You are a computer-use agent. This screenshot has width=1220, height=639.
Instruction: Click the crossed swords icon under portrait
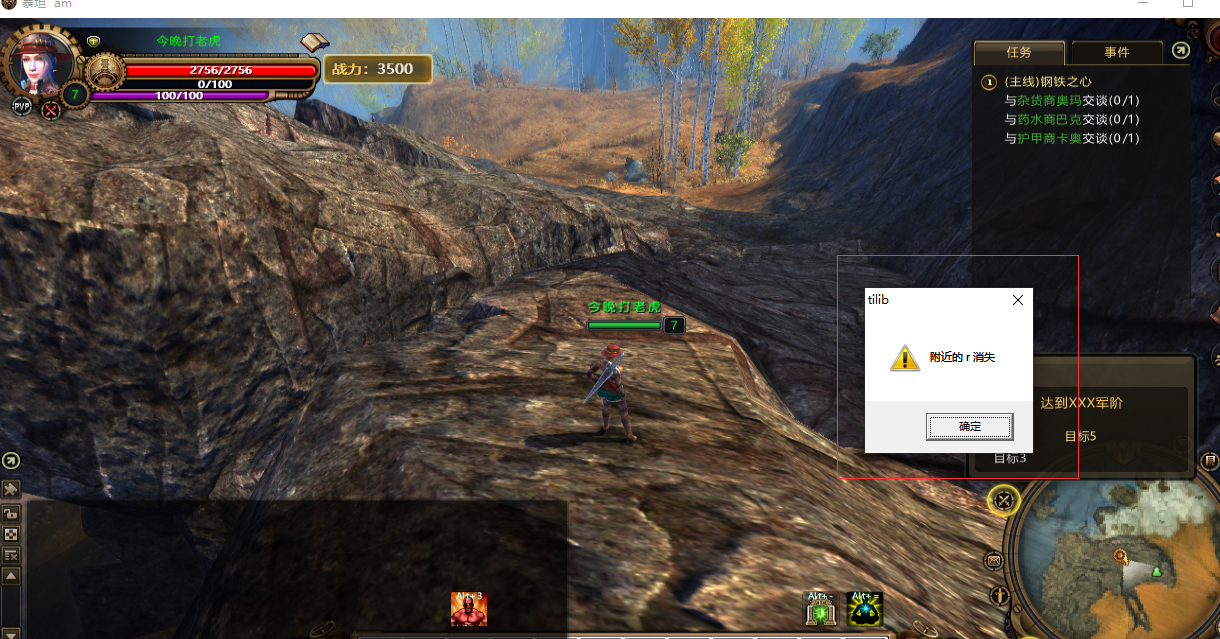pyautogui.click(x=50, y=110)
